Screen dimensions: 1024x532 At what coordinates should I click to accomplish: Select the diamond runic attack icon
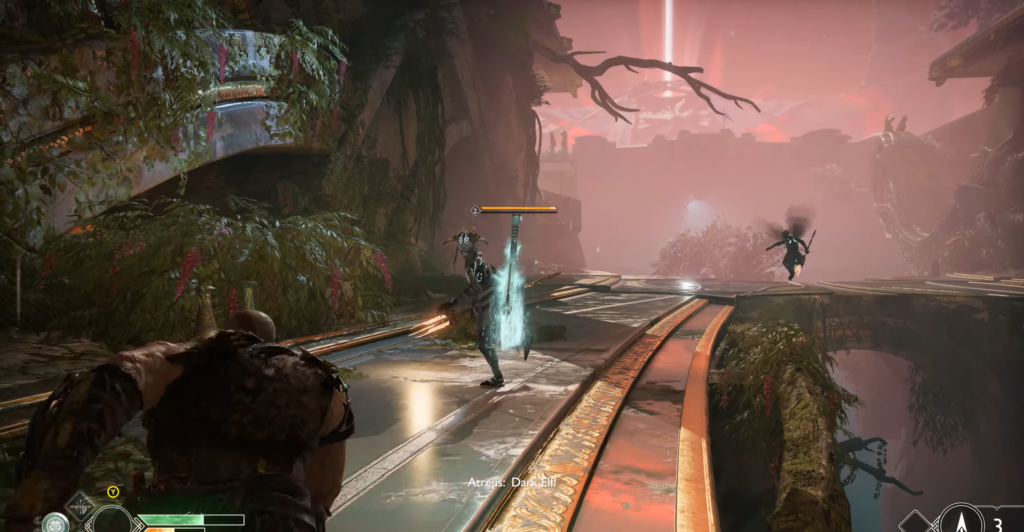pos(78,505)
